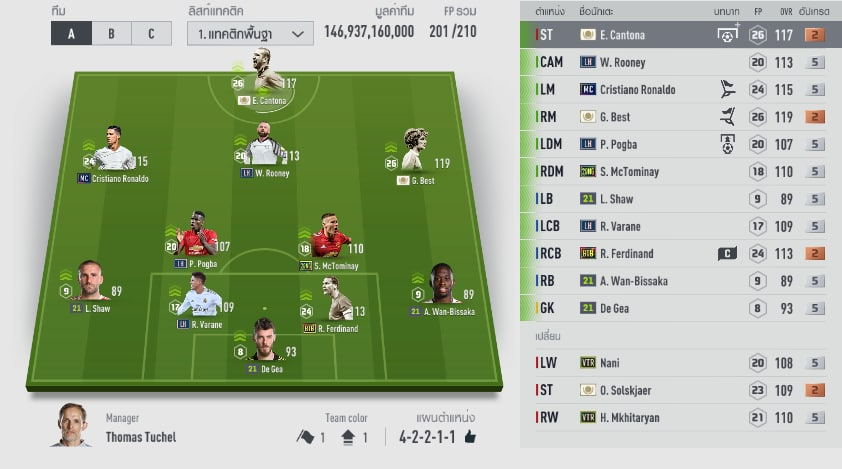Select E. Cantona row in squad list

click(x=680, y=35)
